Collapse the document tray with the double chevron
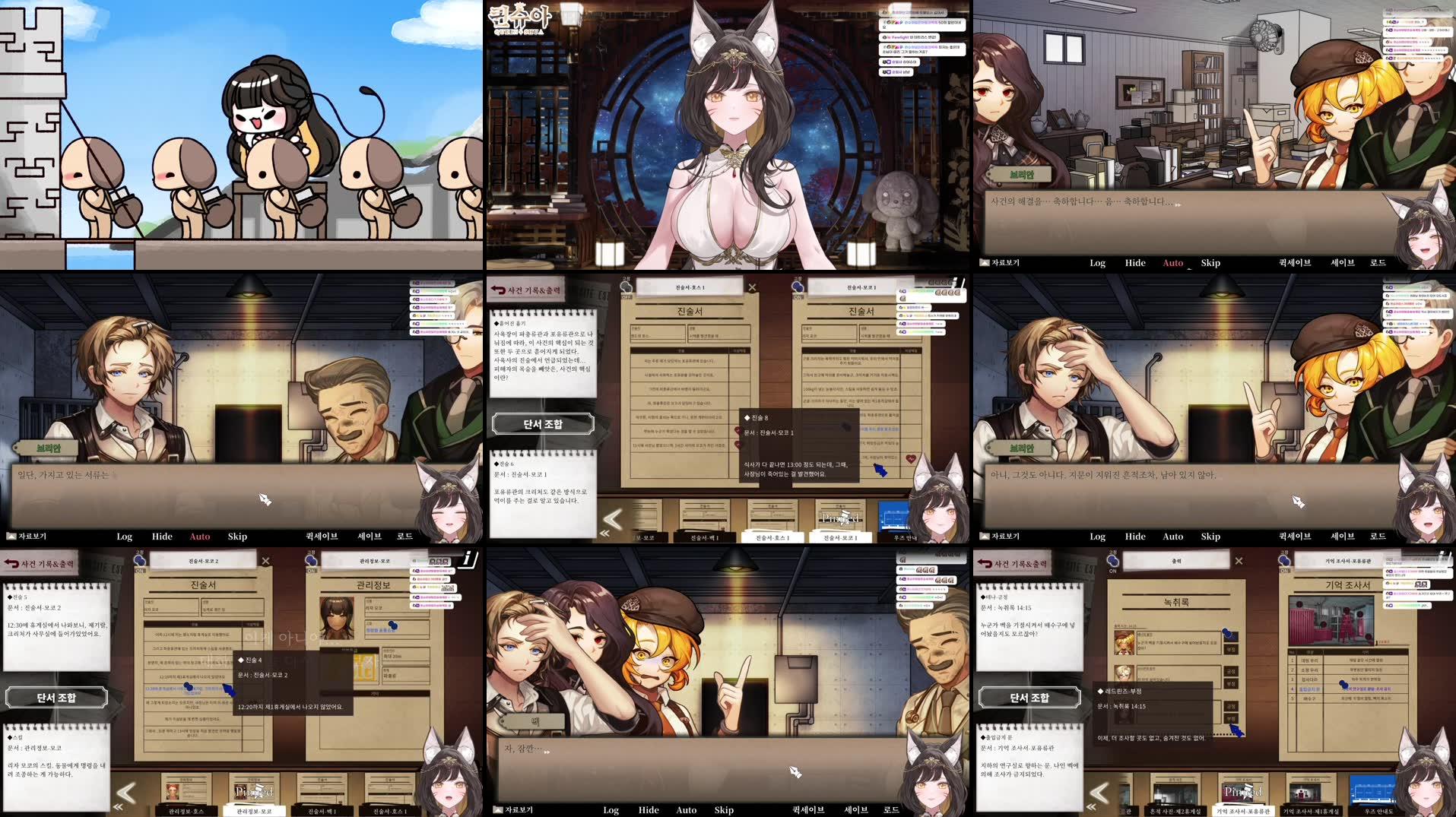Screen dimensions: 1456x817 click(x=604, y=533)
